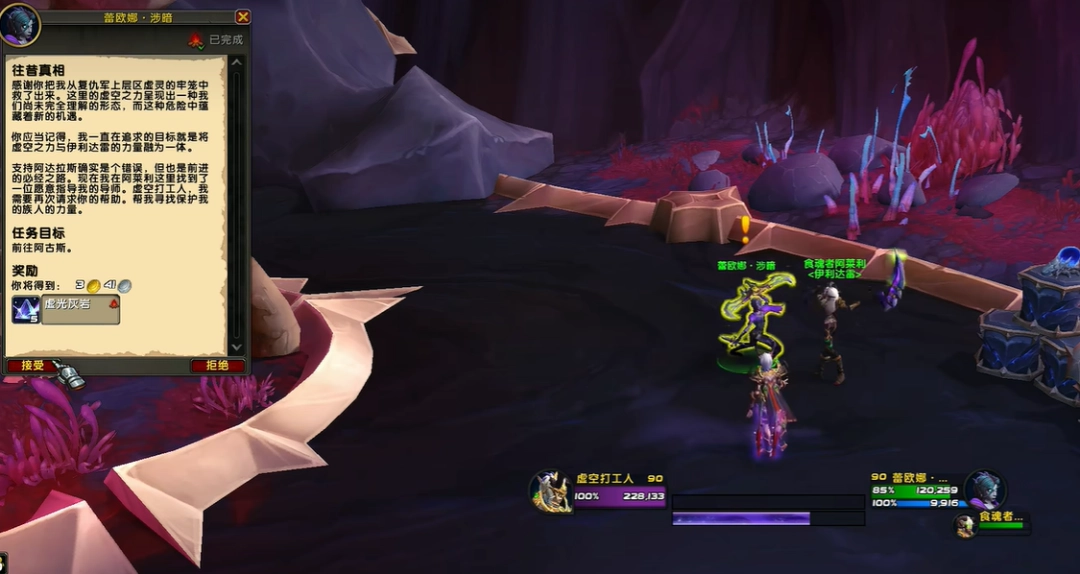Click the quest text scrollbar
The width and height of the screenshot is (1080, 574).
coord(237,200)
